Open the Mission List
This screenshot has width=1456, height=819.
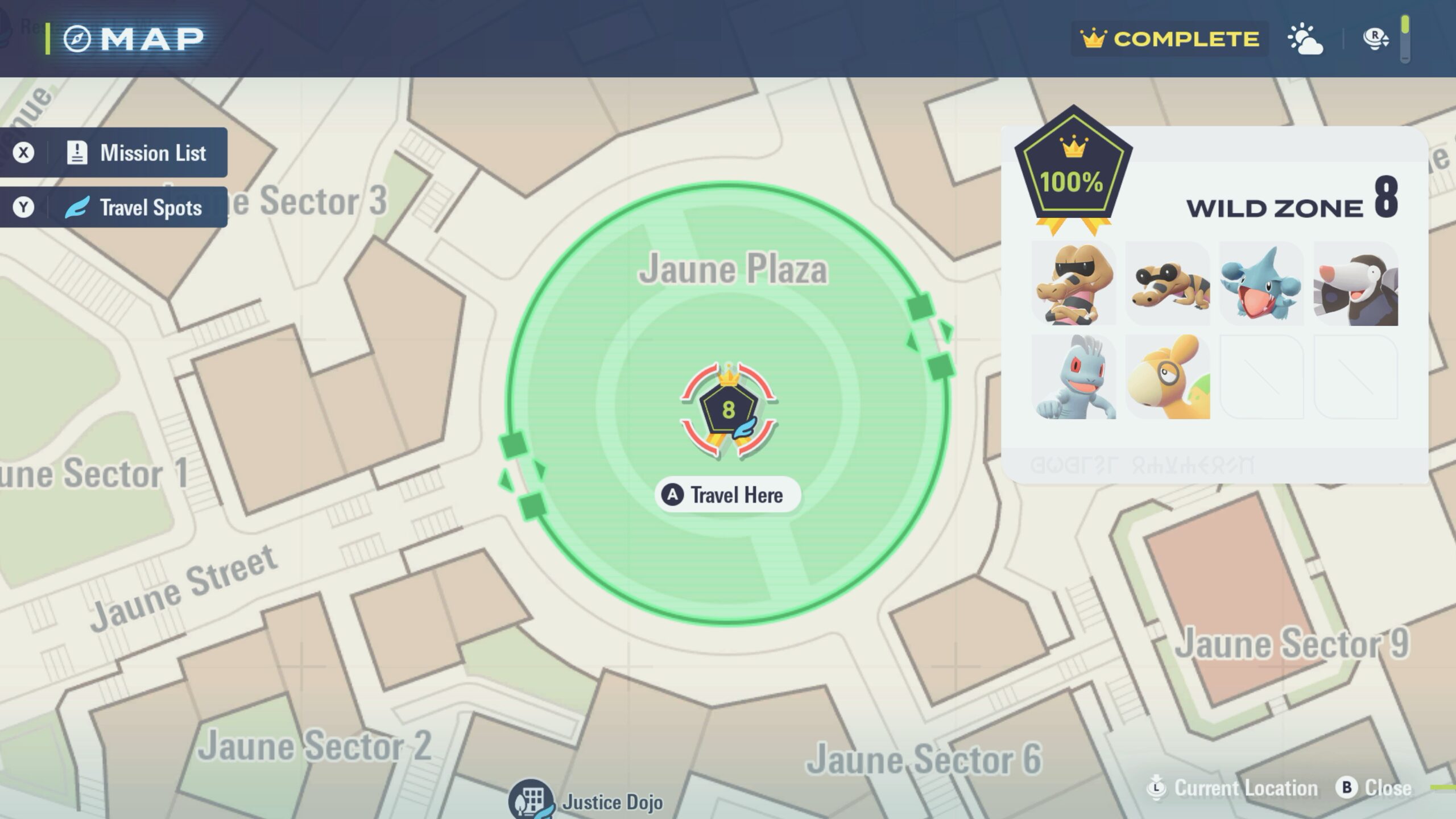point(114,152)
